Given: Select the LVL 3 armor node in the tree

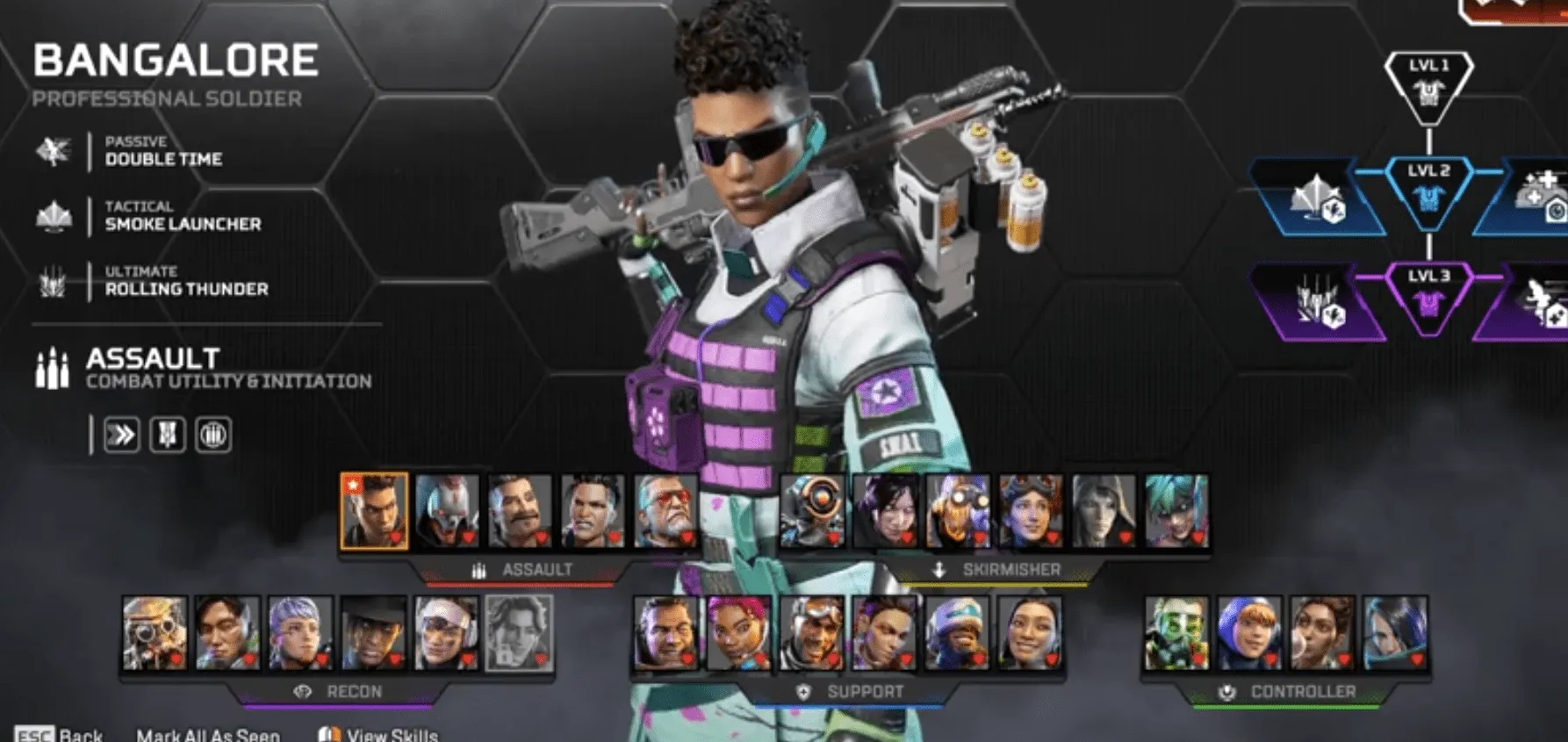Looking at the screenshot, I should pos(1428,297).
